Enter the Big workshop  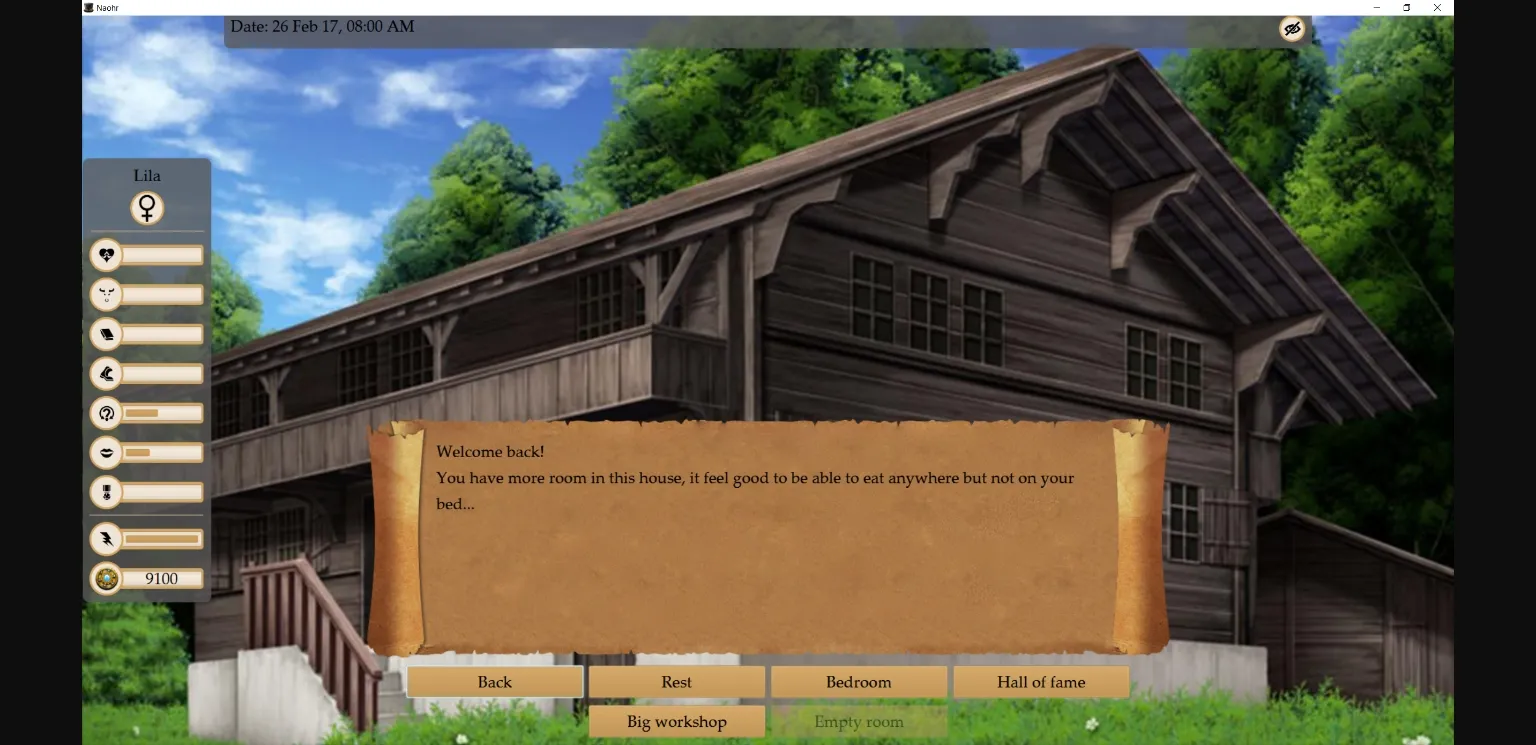click(x=676, y=721)
